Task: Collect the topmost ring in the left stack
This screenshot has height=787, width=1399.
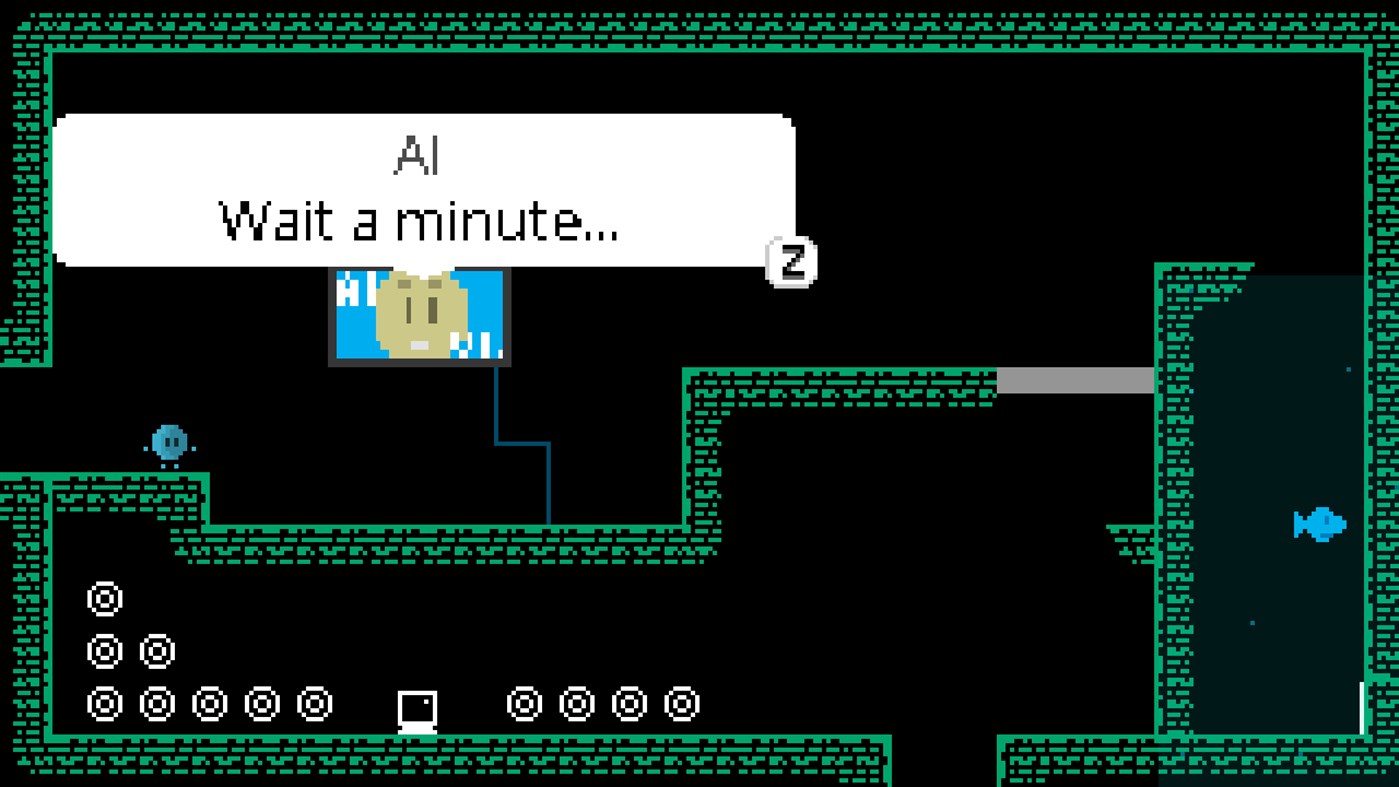Action: tap(103, 599)
